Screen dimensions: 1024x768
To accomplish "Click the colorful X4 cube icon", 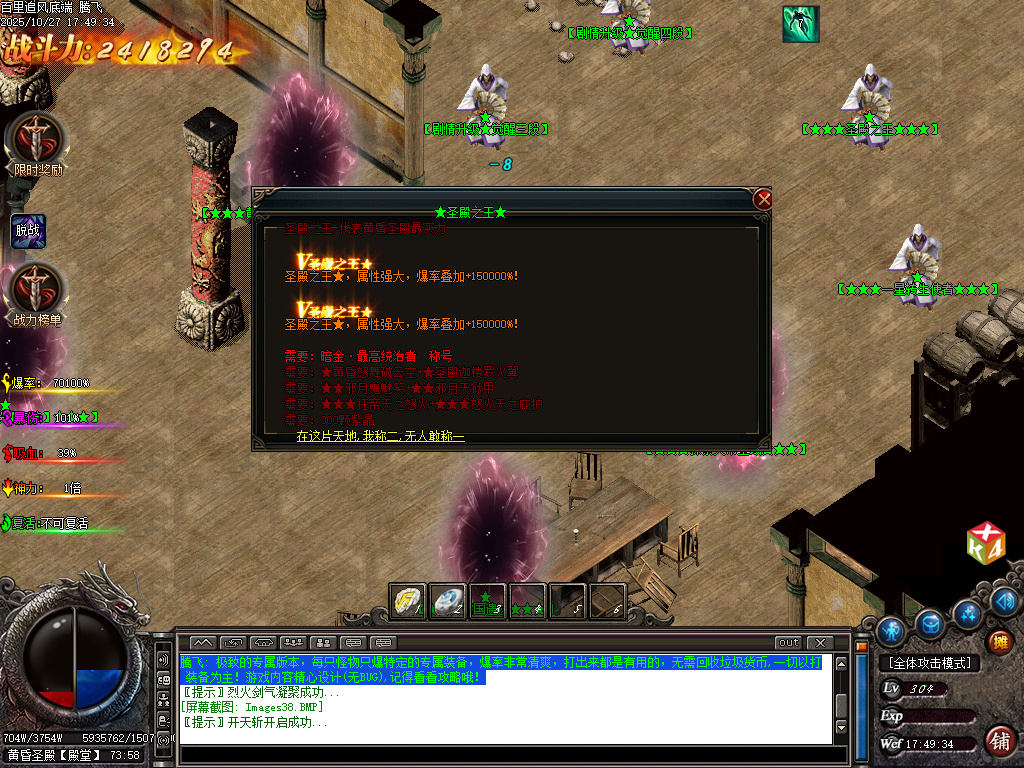I will pos(985,542).
